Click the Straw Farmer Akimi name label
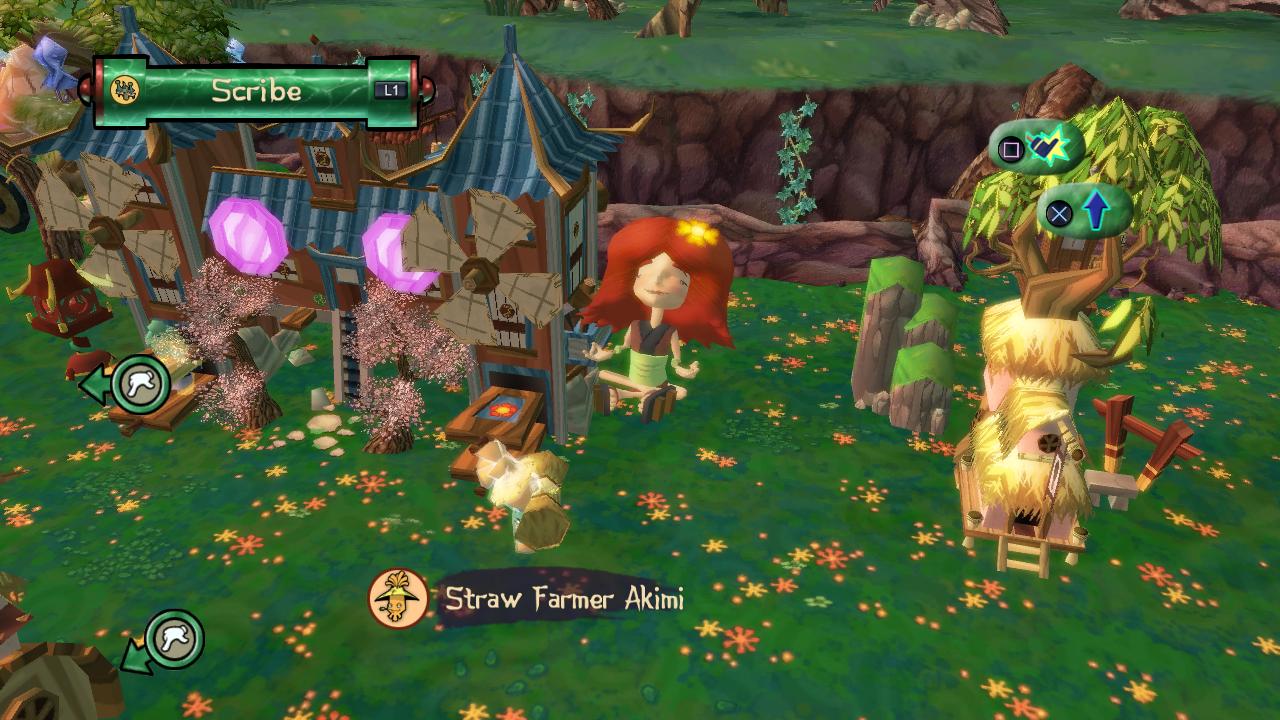1280x720 pixels. pyautogui.click(x=564, y=599)
